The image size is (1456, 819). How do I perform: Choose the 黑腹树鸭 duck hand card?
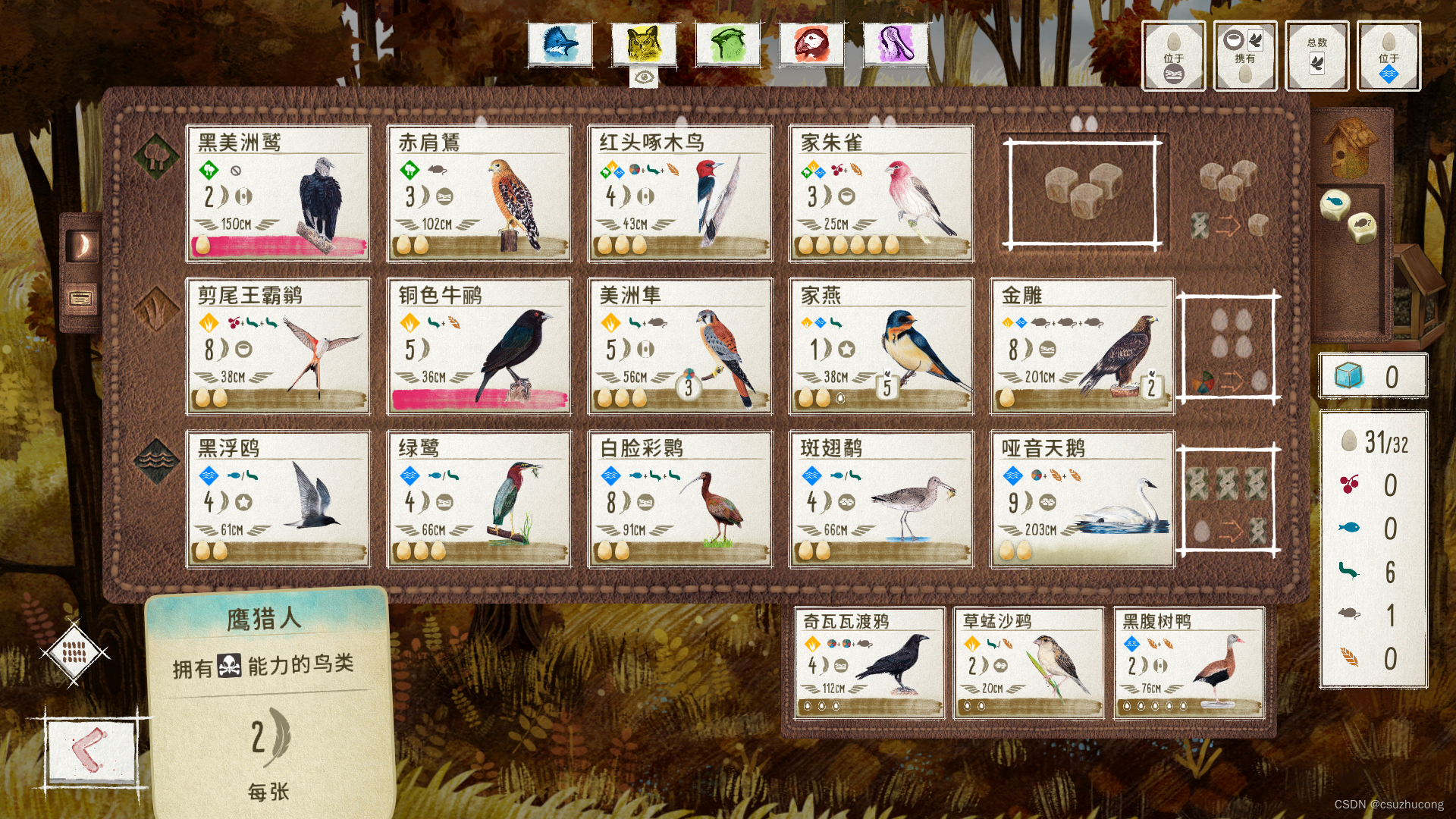1189,664
